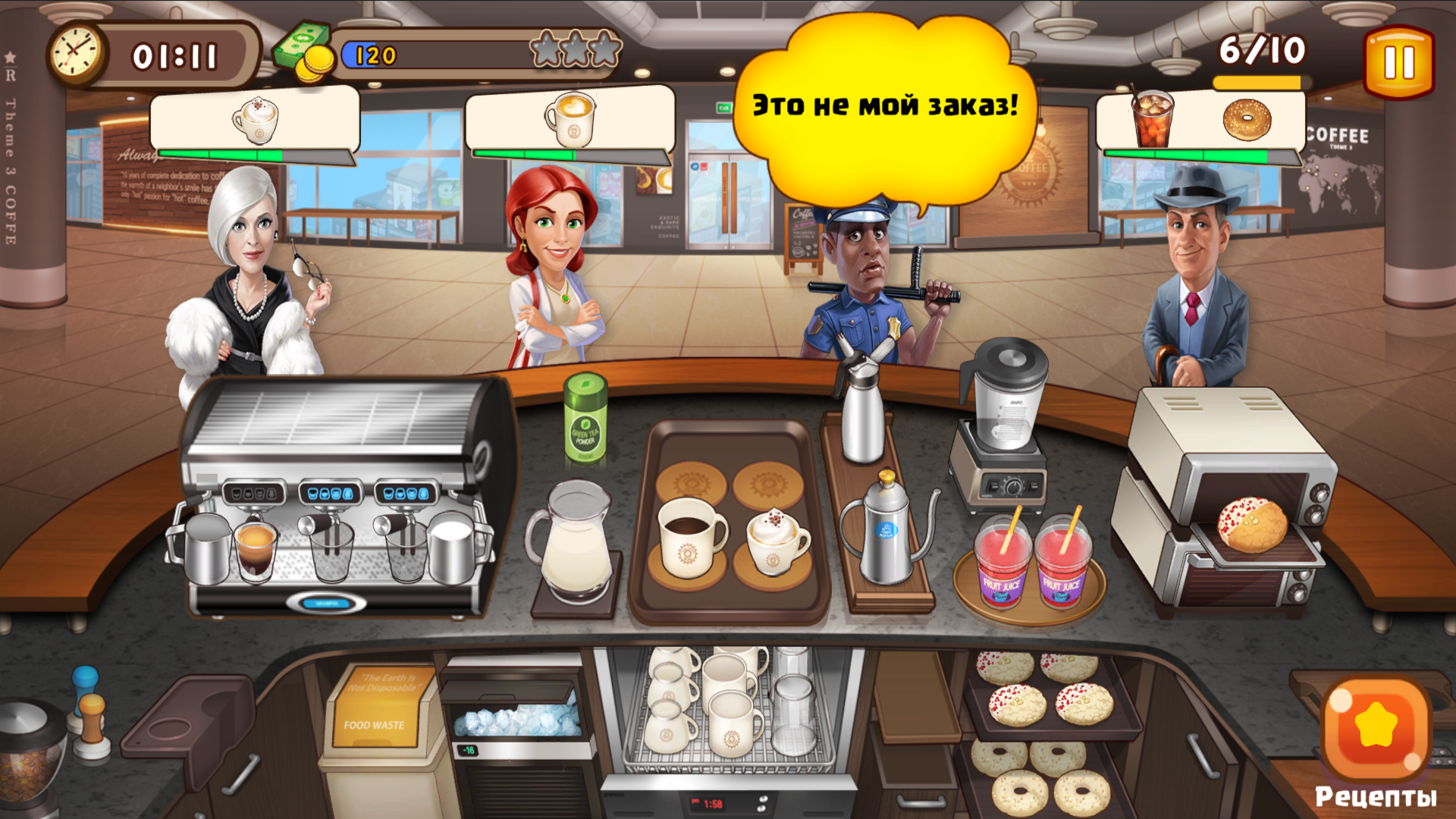Pick up the green tea powder can
The image size is (1456, 819).
click(x=583, y=422)
